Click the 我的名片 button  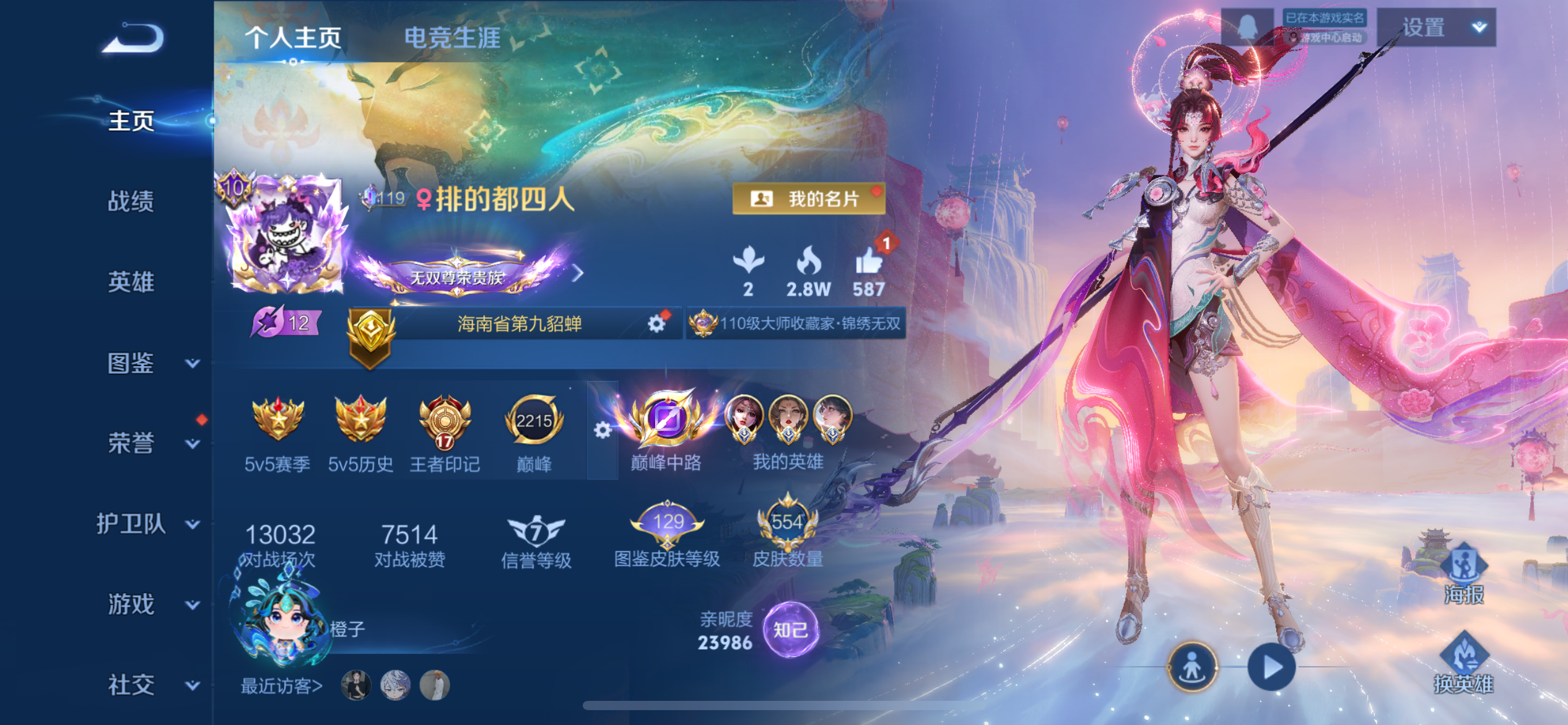[808, 200]
